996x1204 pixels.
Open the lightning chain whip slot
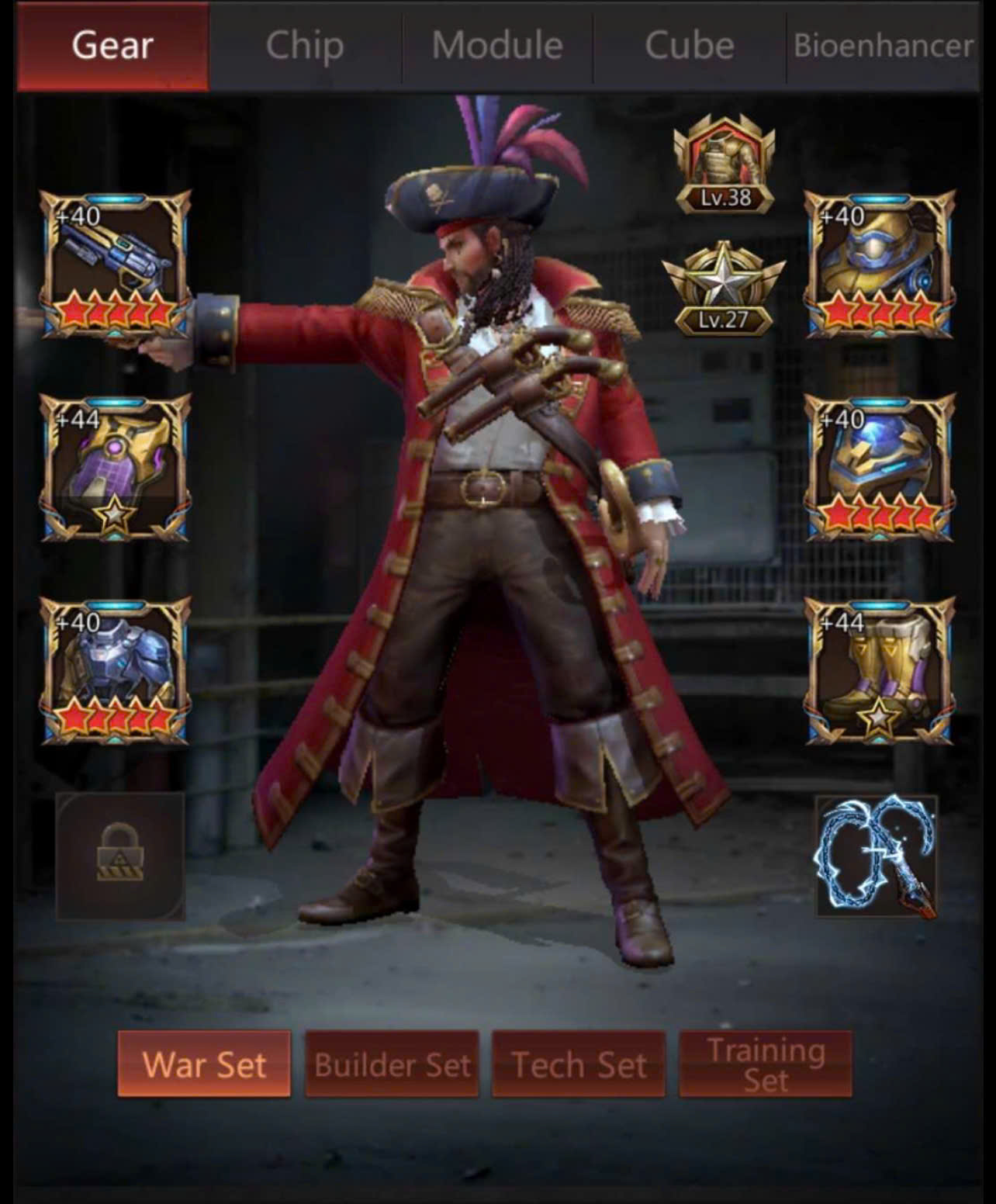(x=877, y=856)
